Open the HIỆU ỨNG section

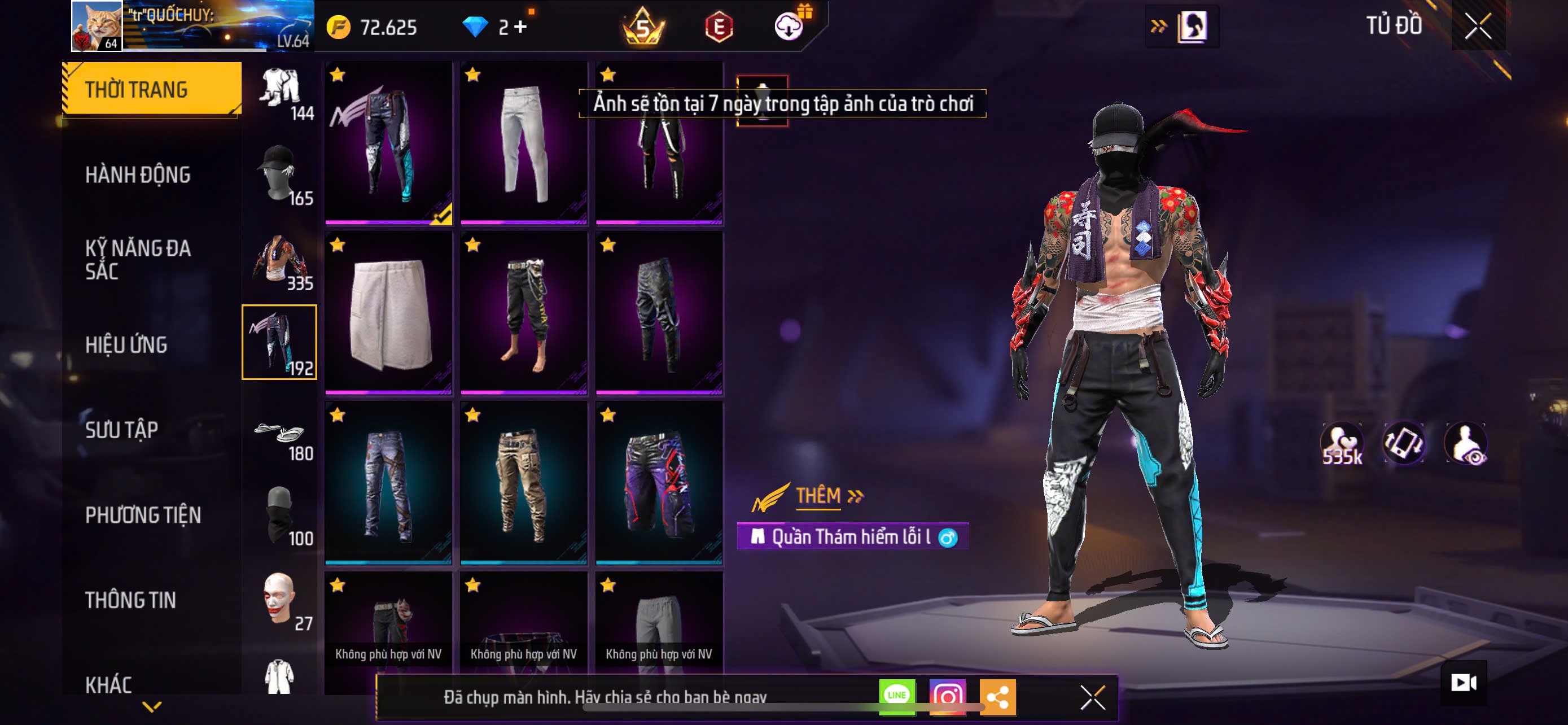tap(126, 344)
